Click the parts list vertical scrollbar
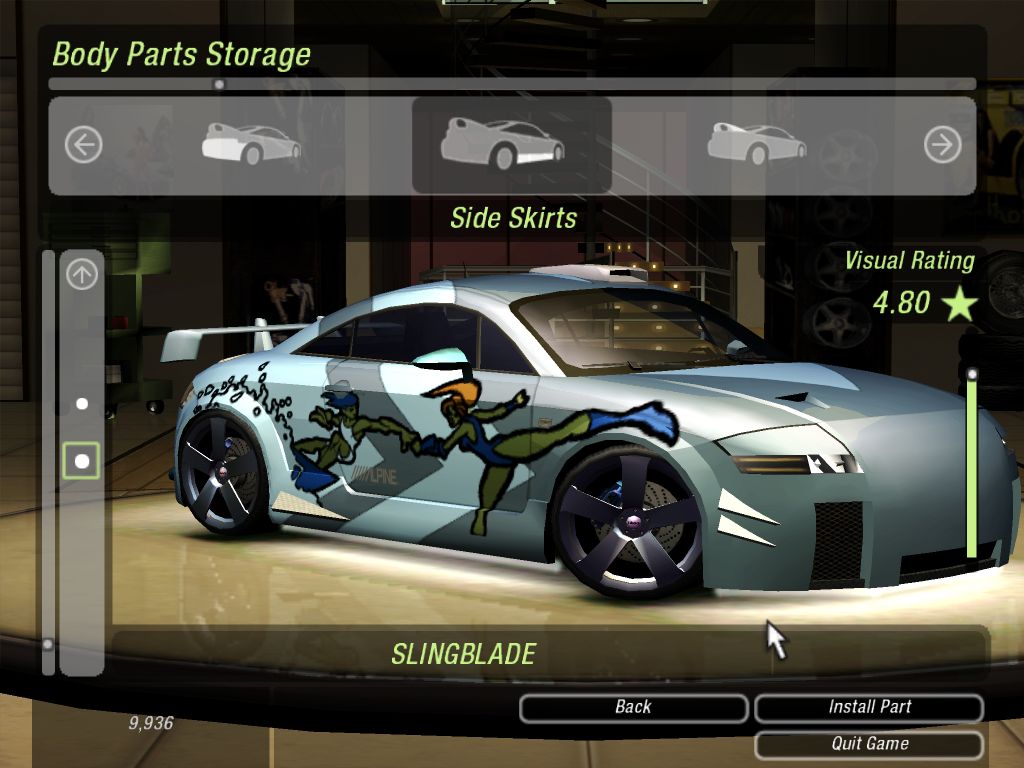Viewport: 1024px width, 768px height. 47,450
